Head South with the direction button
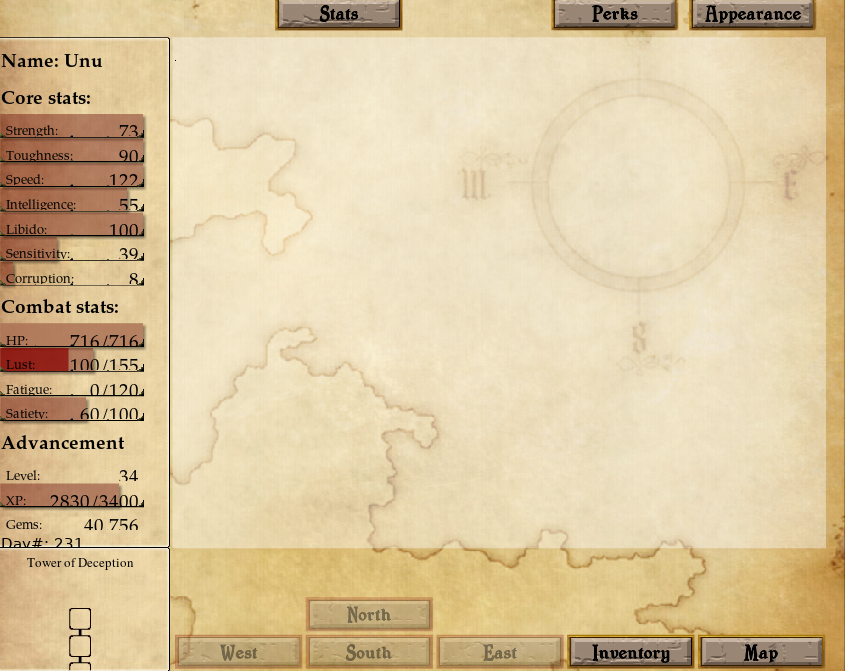The width and height of the screenshot is (845, 671). tap(369, 653)
